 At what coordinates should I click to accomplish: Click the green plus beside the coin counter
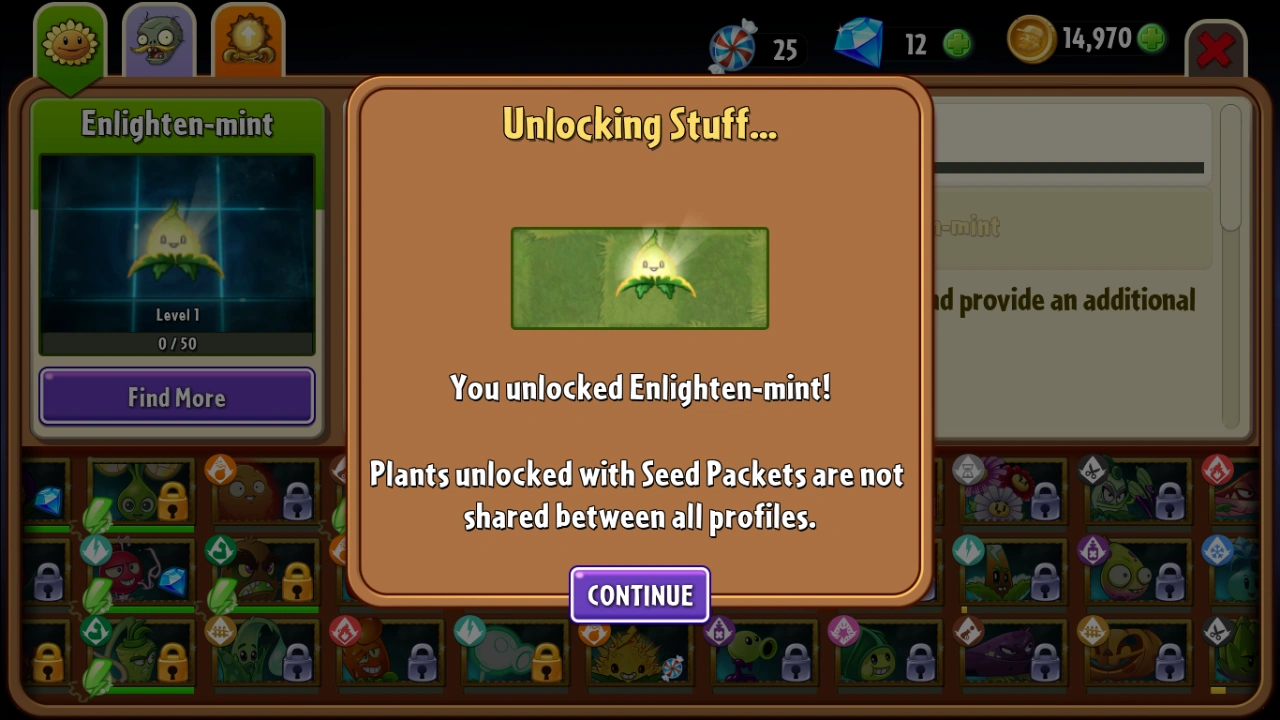(x=1150, y=38)
